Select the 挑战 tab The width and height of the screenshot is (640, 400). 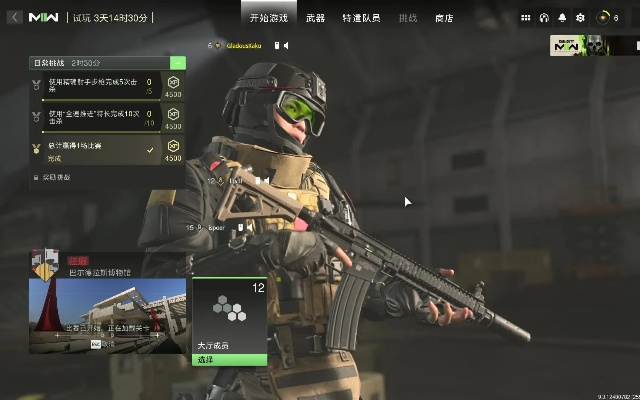407,18
